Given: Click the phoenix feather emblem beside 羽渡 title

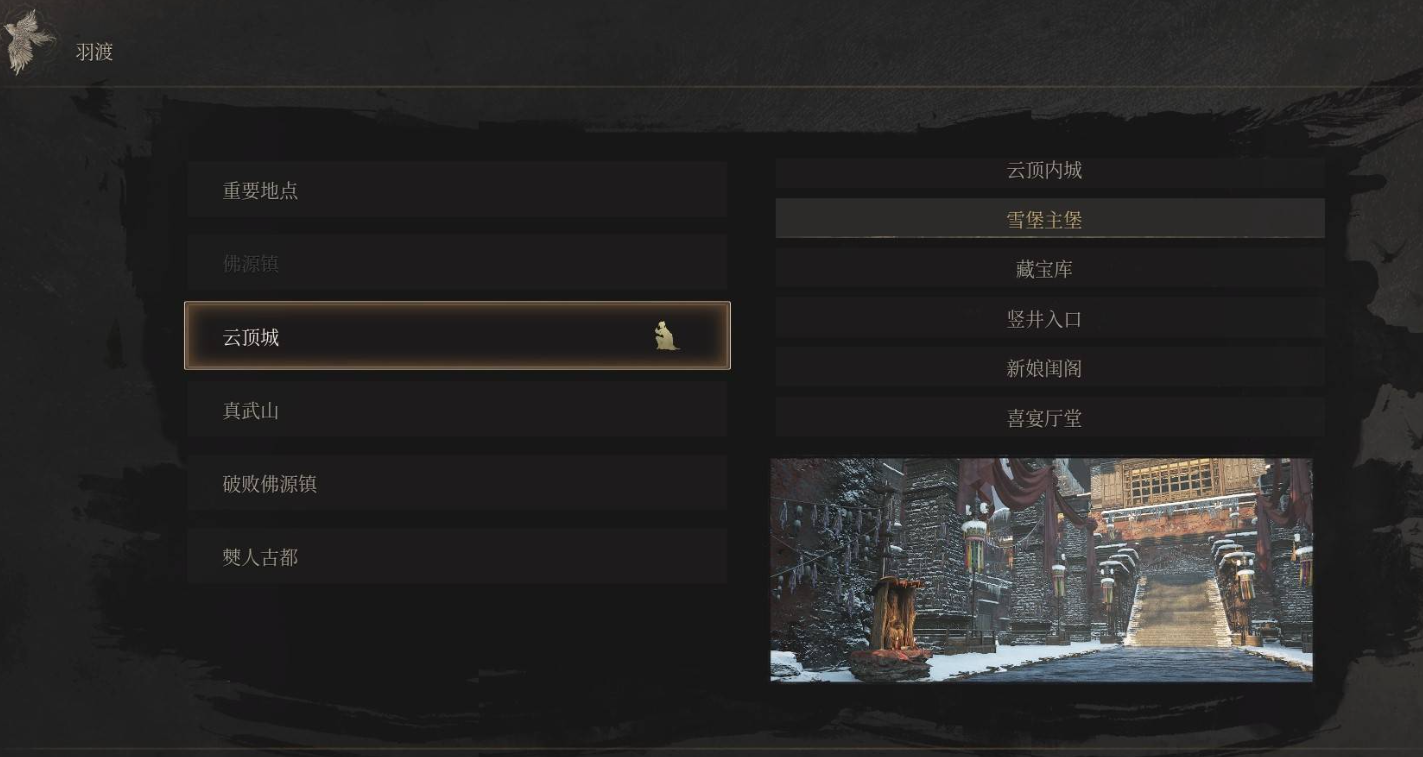Looking at the screenshot, I should pyautogui.click(x=27, y=36).
